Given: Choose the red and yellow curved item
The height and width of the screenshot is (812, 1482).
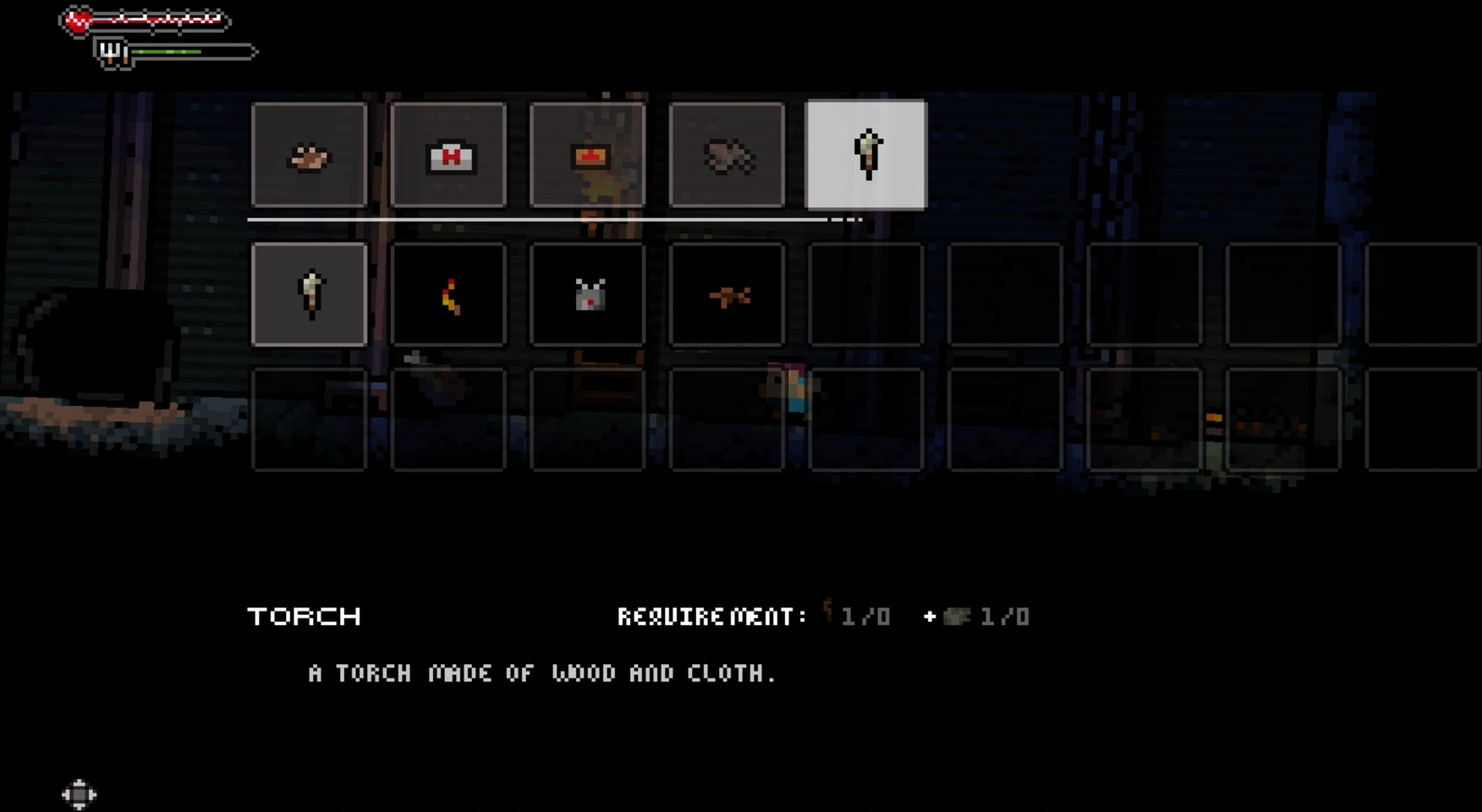Looking at the screenshot, I should point(448,294).
